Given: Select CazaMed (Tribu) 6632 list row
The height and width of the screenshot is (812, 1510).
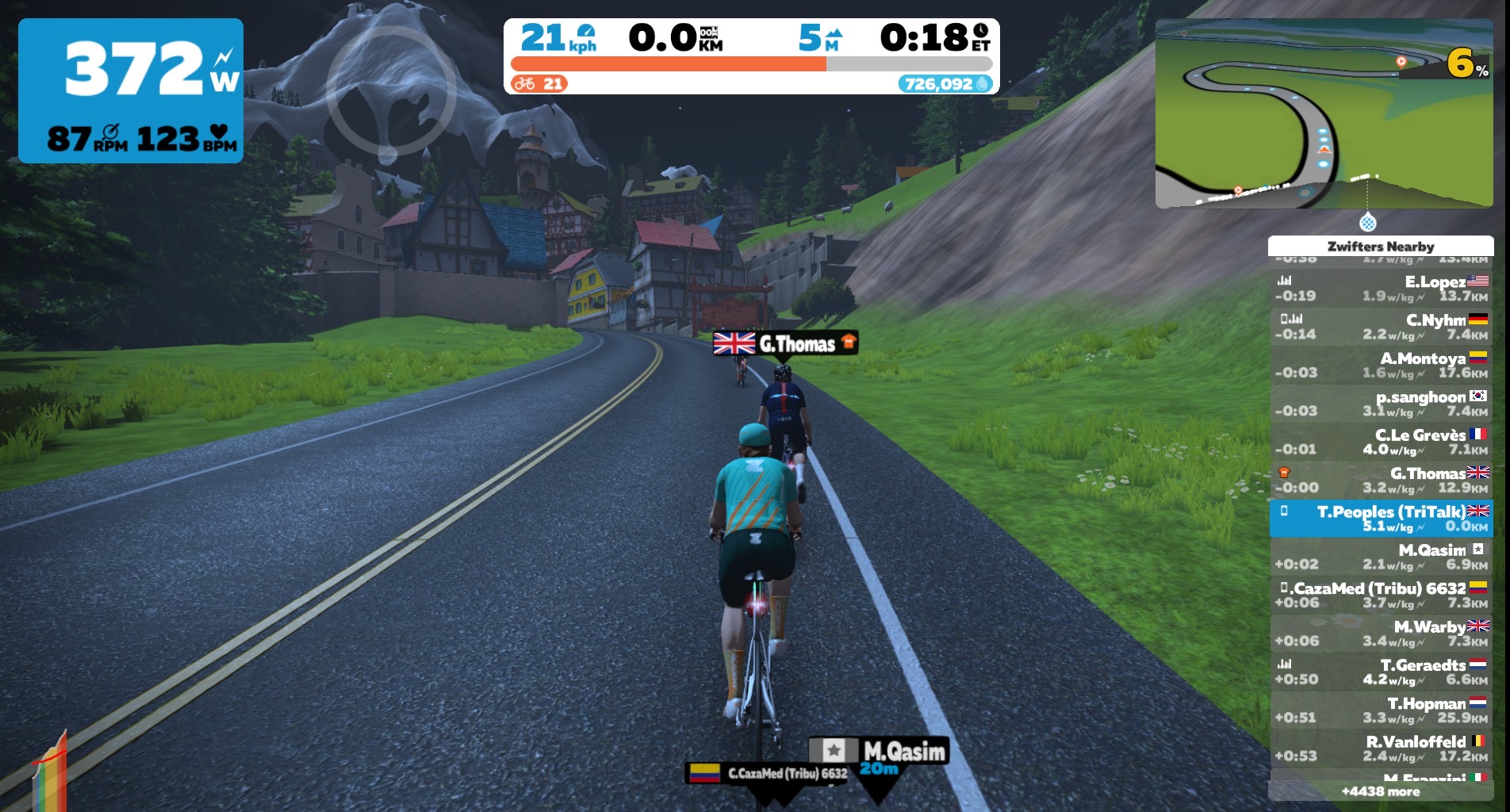Looking at the screenshot, I should [1381, 595].
